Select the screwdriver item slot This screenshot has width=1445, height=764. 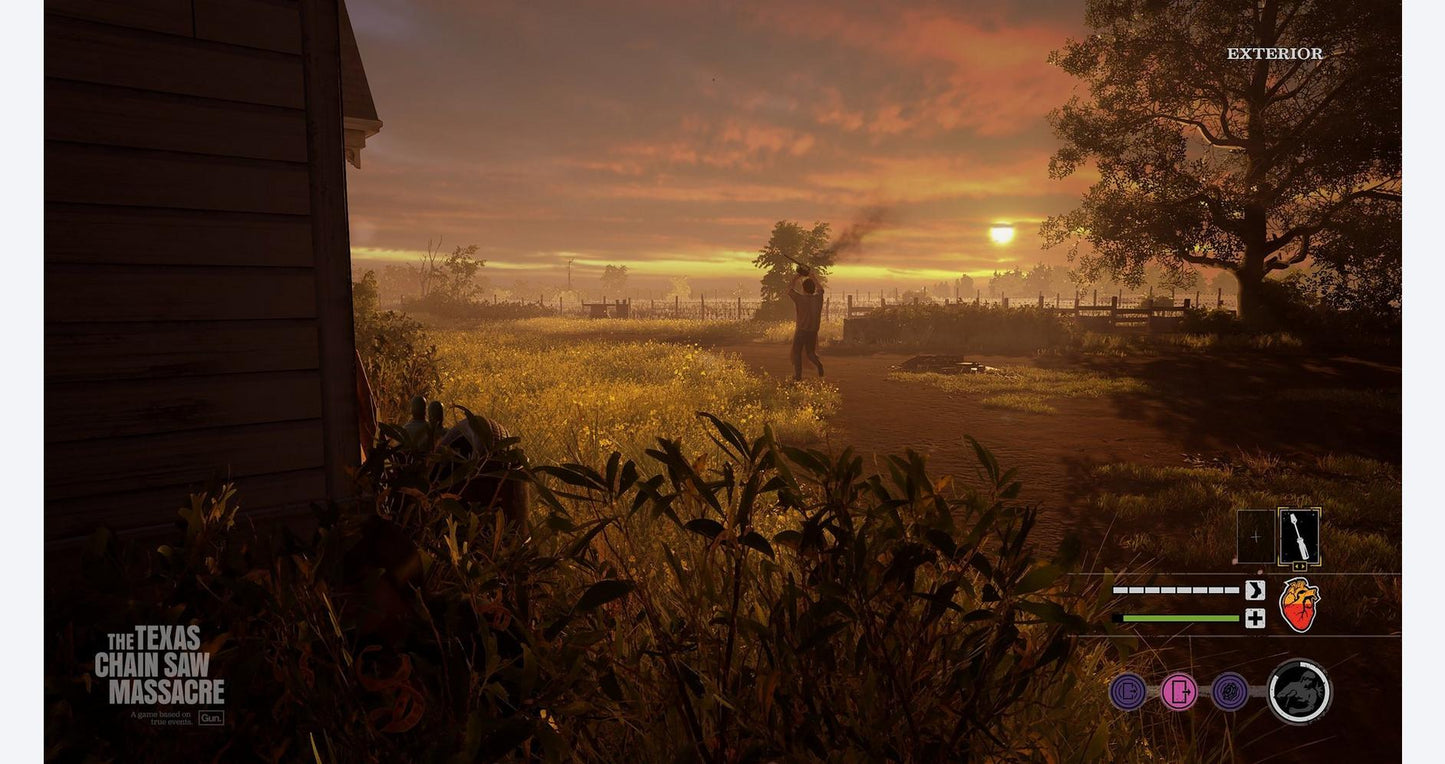(x=1299, y=537)
